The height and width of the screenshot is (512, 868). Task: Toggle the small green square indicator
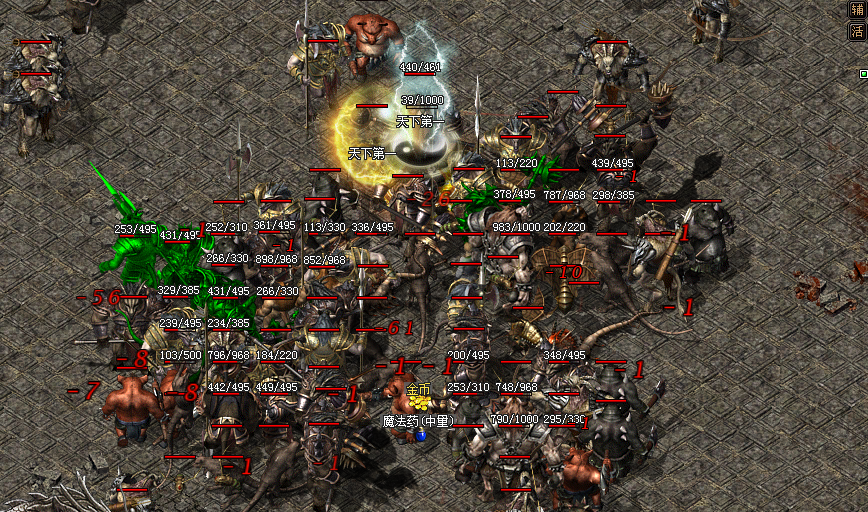point(863,73)
